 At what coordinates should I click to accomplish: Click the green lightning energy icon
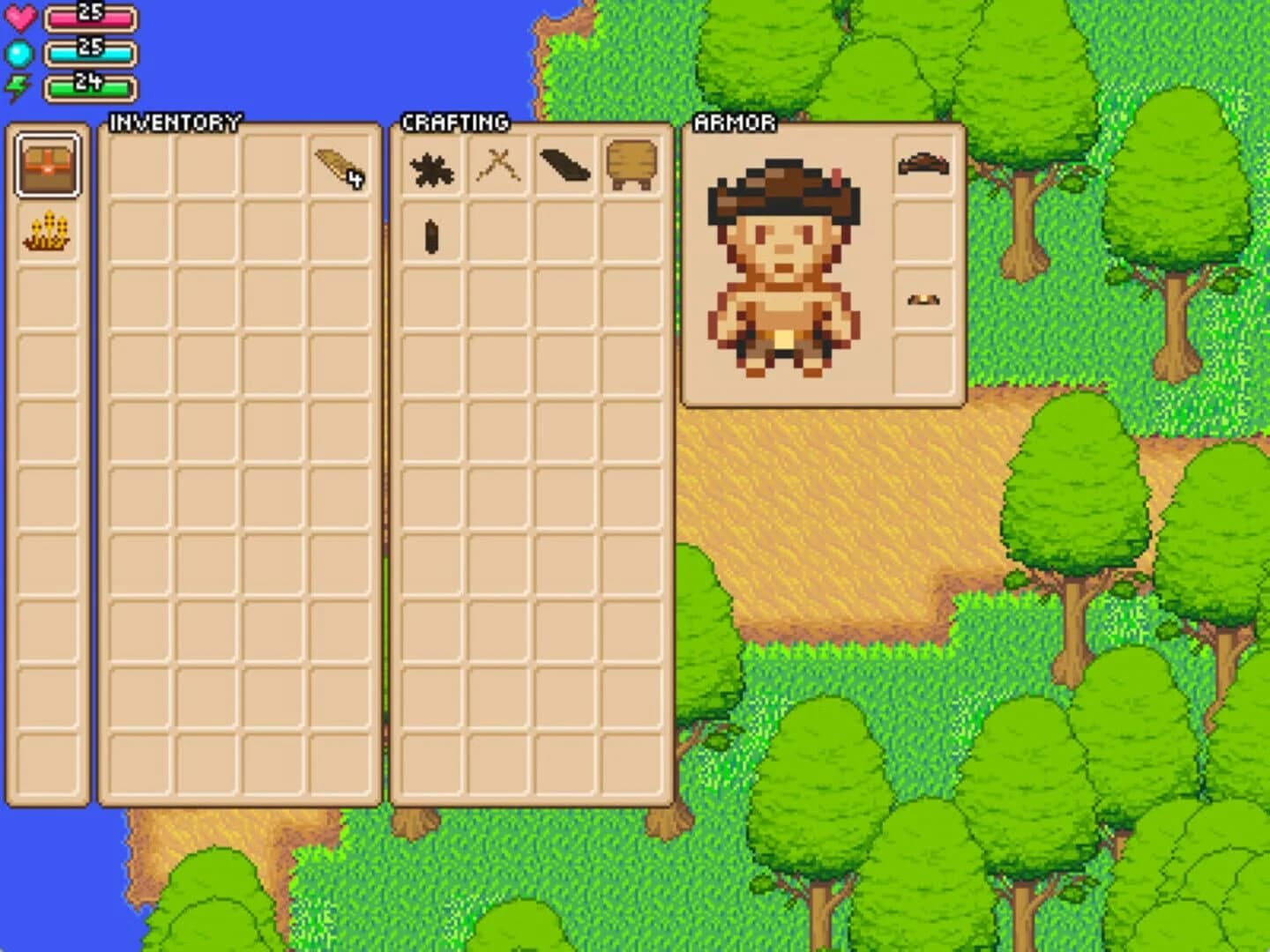coord(19,86)
